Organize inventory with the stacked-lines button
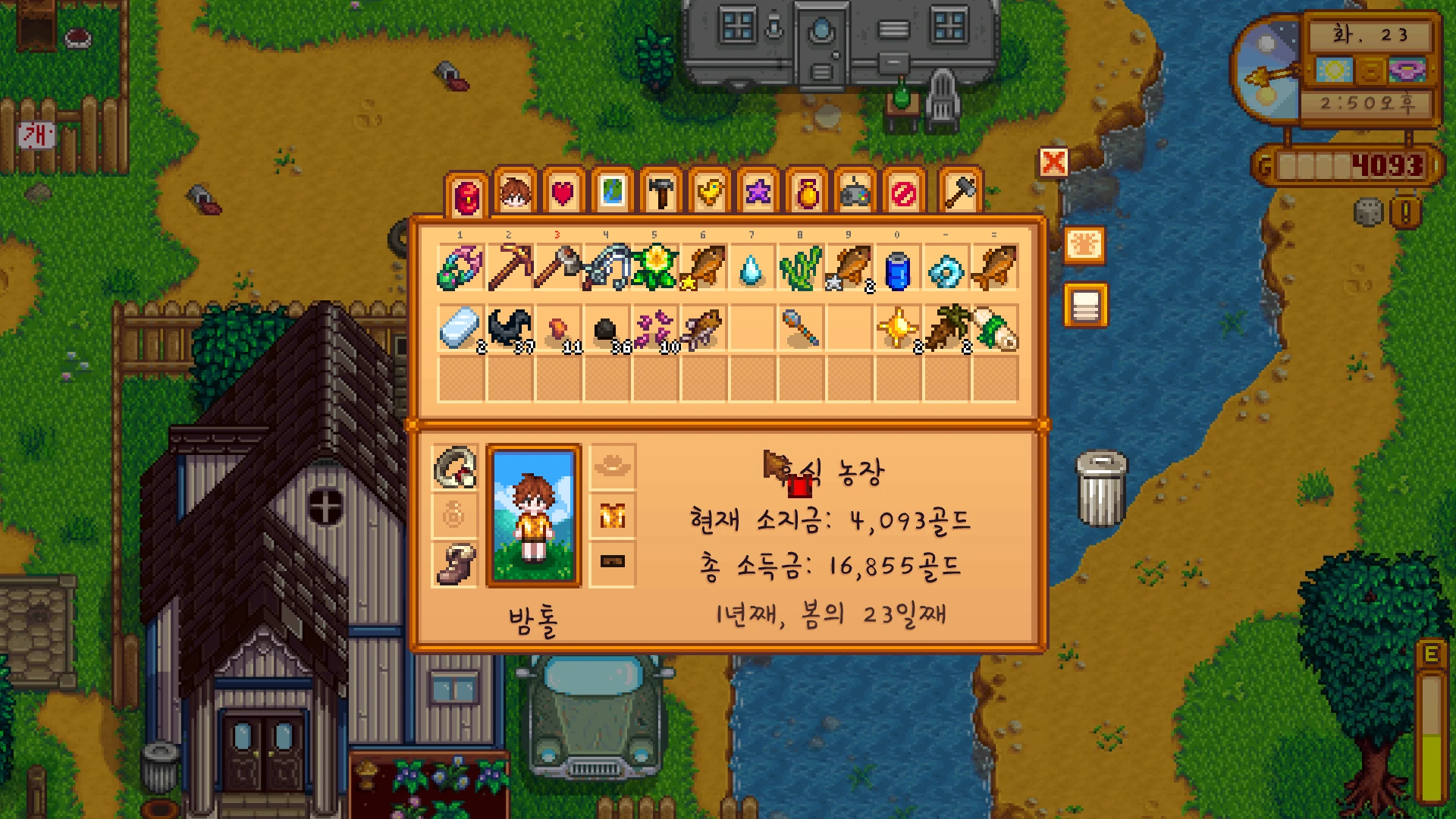 click(x=1086, y=306)
